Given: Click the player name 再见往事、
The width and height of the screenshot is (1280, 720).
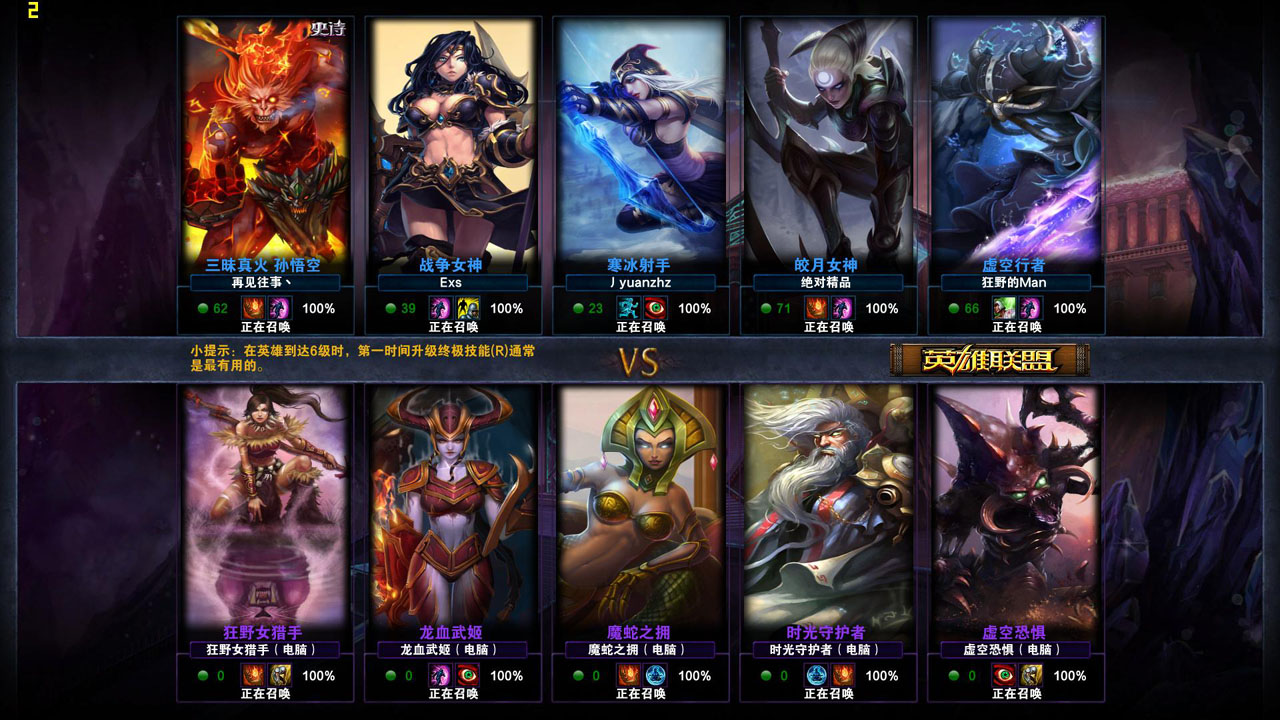Looking at the screenshot, I should click(263, 283).
